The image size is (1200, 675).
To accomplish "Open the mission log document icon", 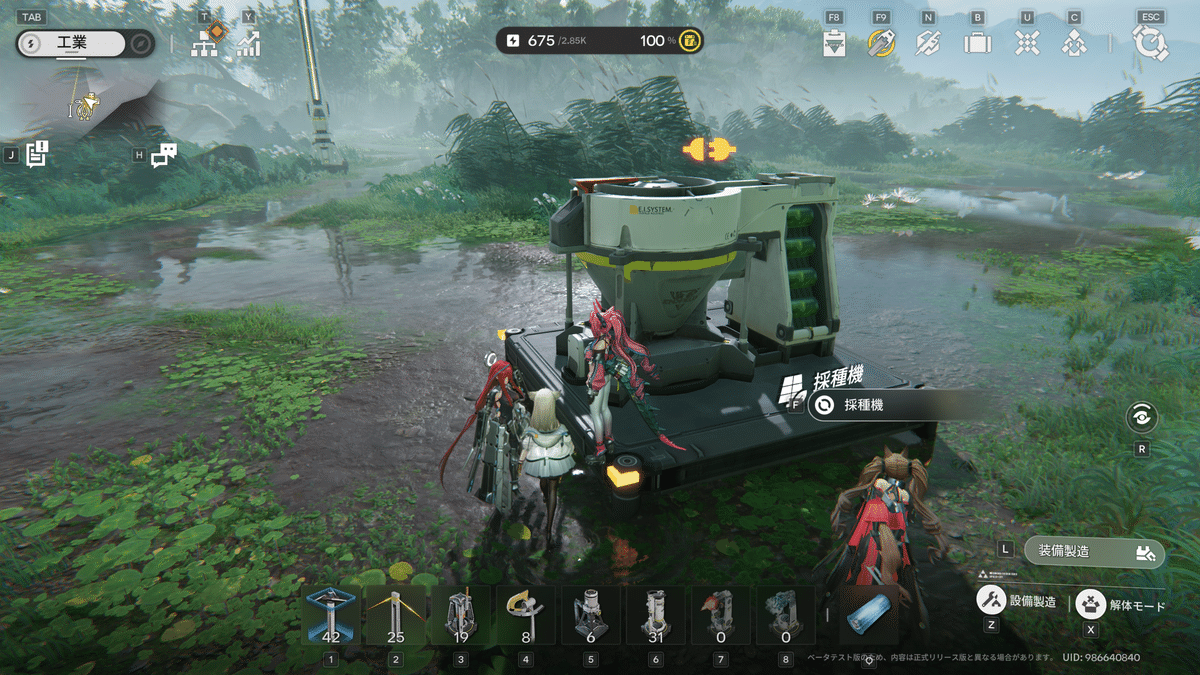I will (x=37, y=154).
